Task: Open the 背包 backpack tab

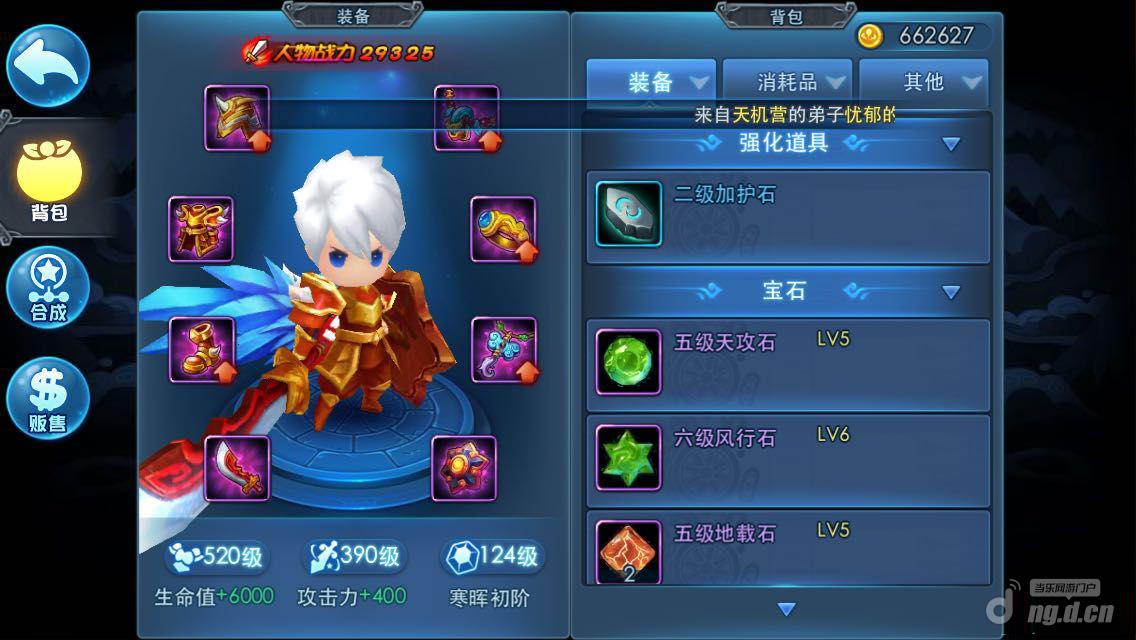Action: point(48,180)
